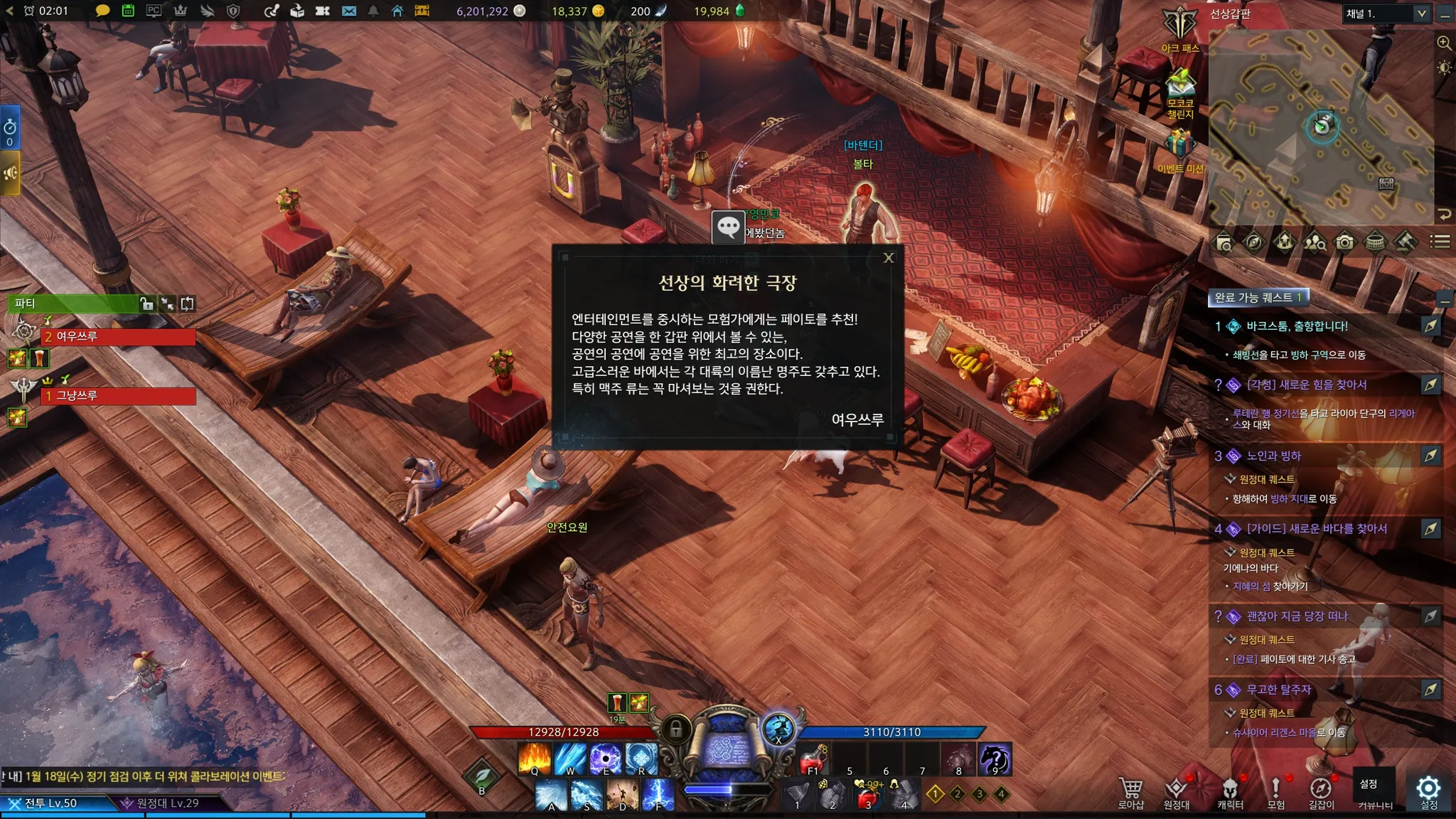The width and height of the screenshot is (1456, 819).
Task: Select party member 여우쓰루 frame
Action: [x=119, y=336]
